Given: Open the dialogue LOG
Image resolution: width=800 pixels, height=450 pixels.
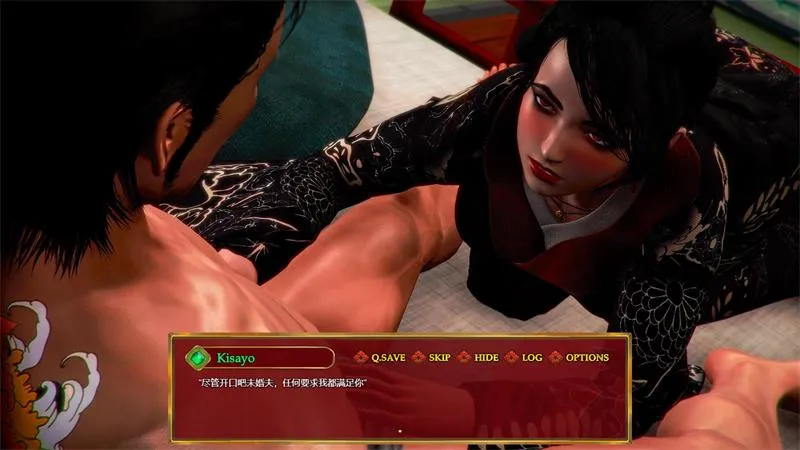Looking at the screenshot, I should pyautogui.click(x=532, y=357).
